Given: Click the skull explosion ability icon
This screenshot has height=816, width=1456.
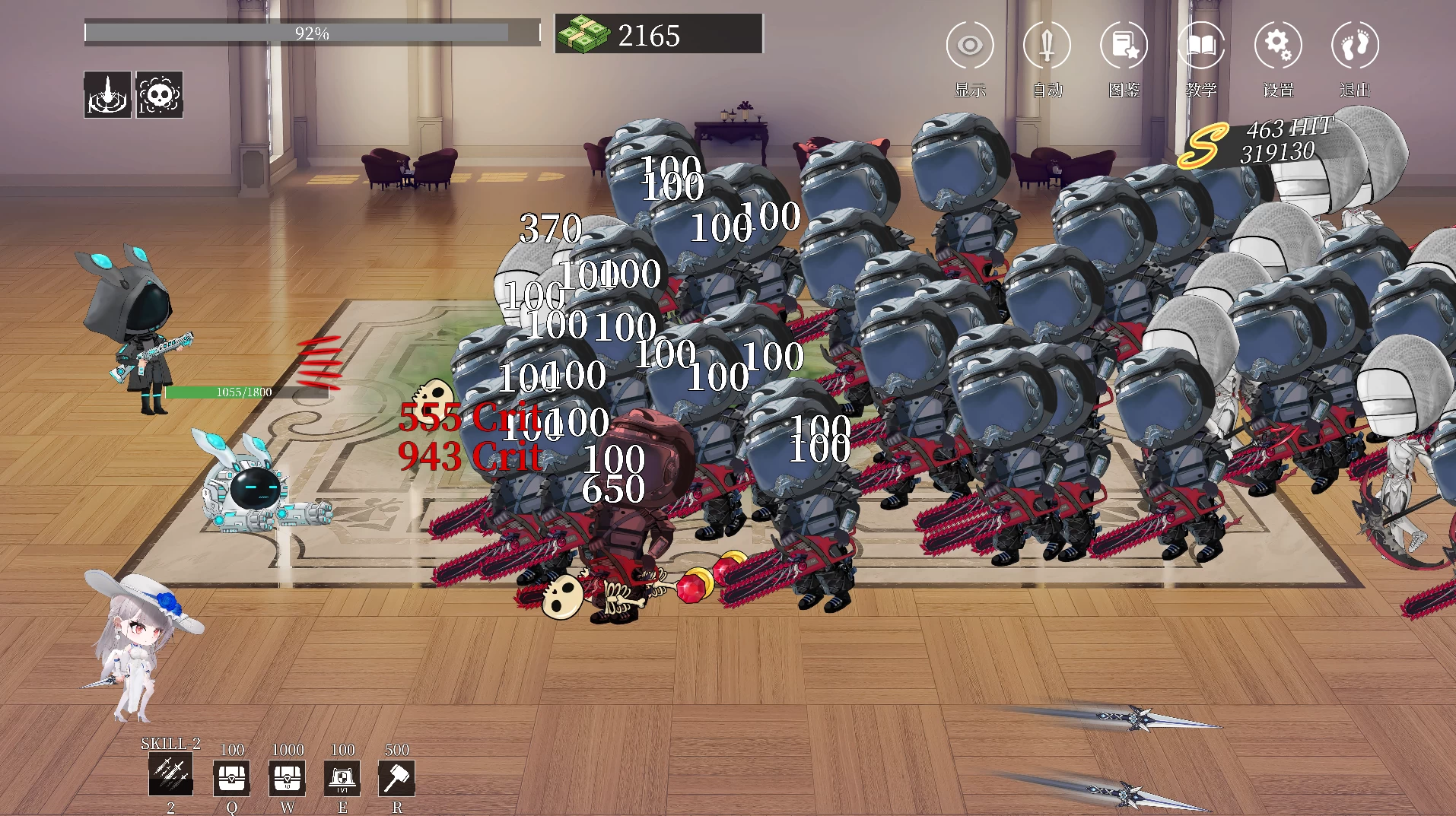Looking at the screenshot, I should point(159,94).
